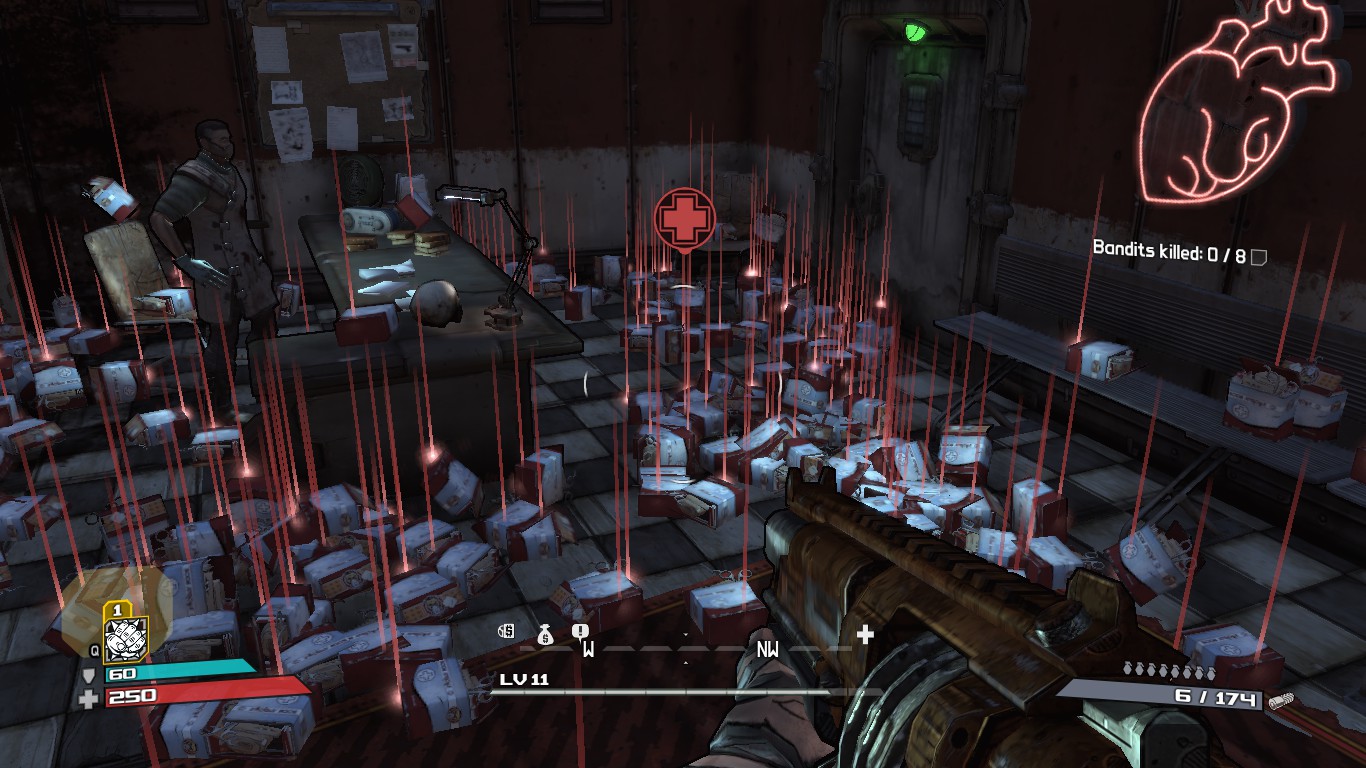The width and height of the screenshot is (1366, 768).
Task: Click the money bag compass marker
Action: click(x=544, y=633)
